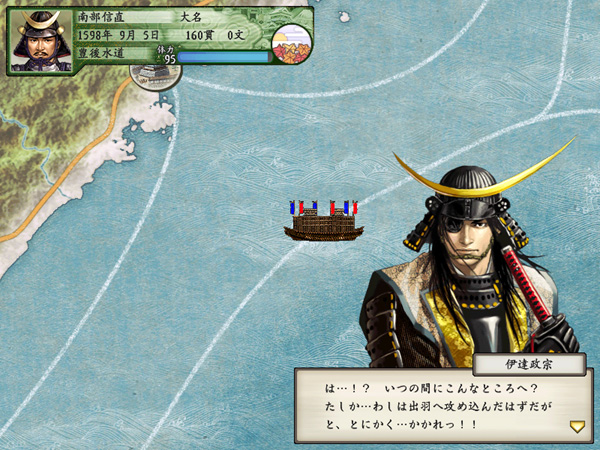Image resolution: width=600 pixels, height=450 pixels.
Task: Select the autumn leaves season icon
Action: 291,41
